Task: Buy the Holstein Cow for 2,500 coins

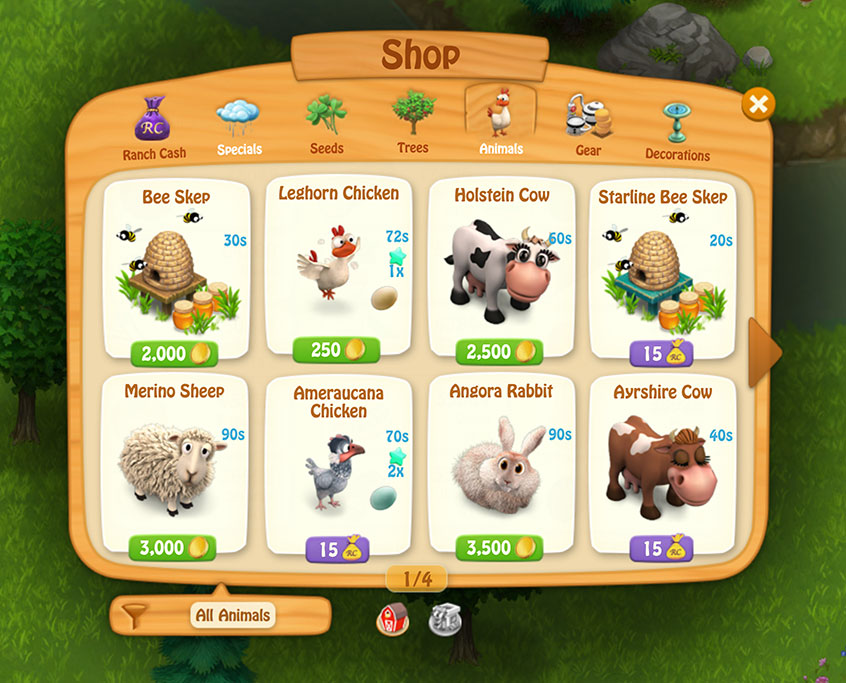Action: click(499, 353)
